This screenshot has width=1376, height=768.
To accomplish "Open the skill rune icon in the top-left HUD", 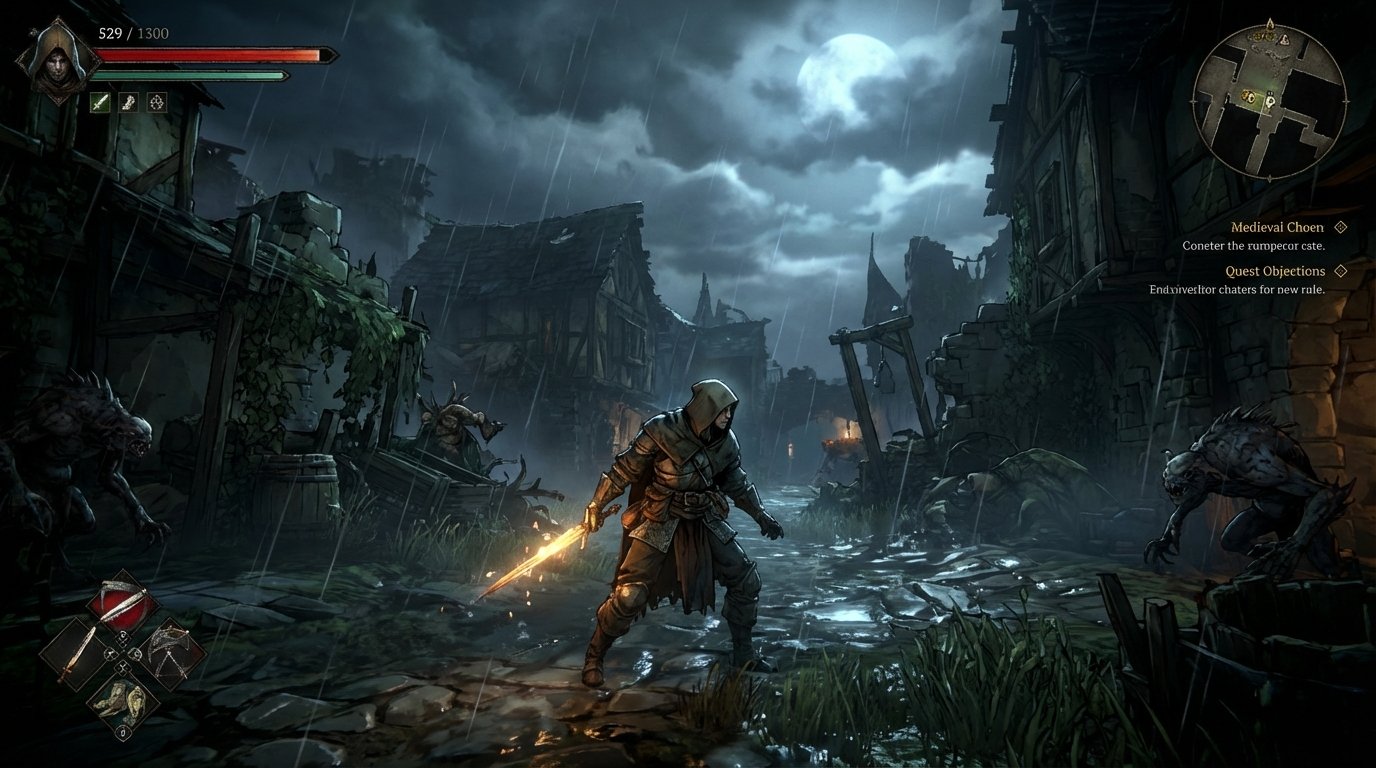I will click(x=158, y=102).
